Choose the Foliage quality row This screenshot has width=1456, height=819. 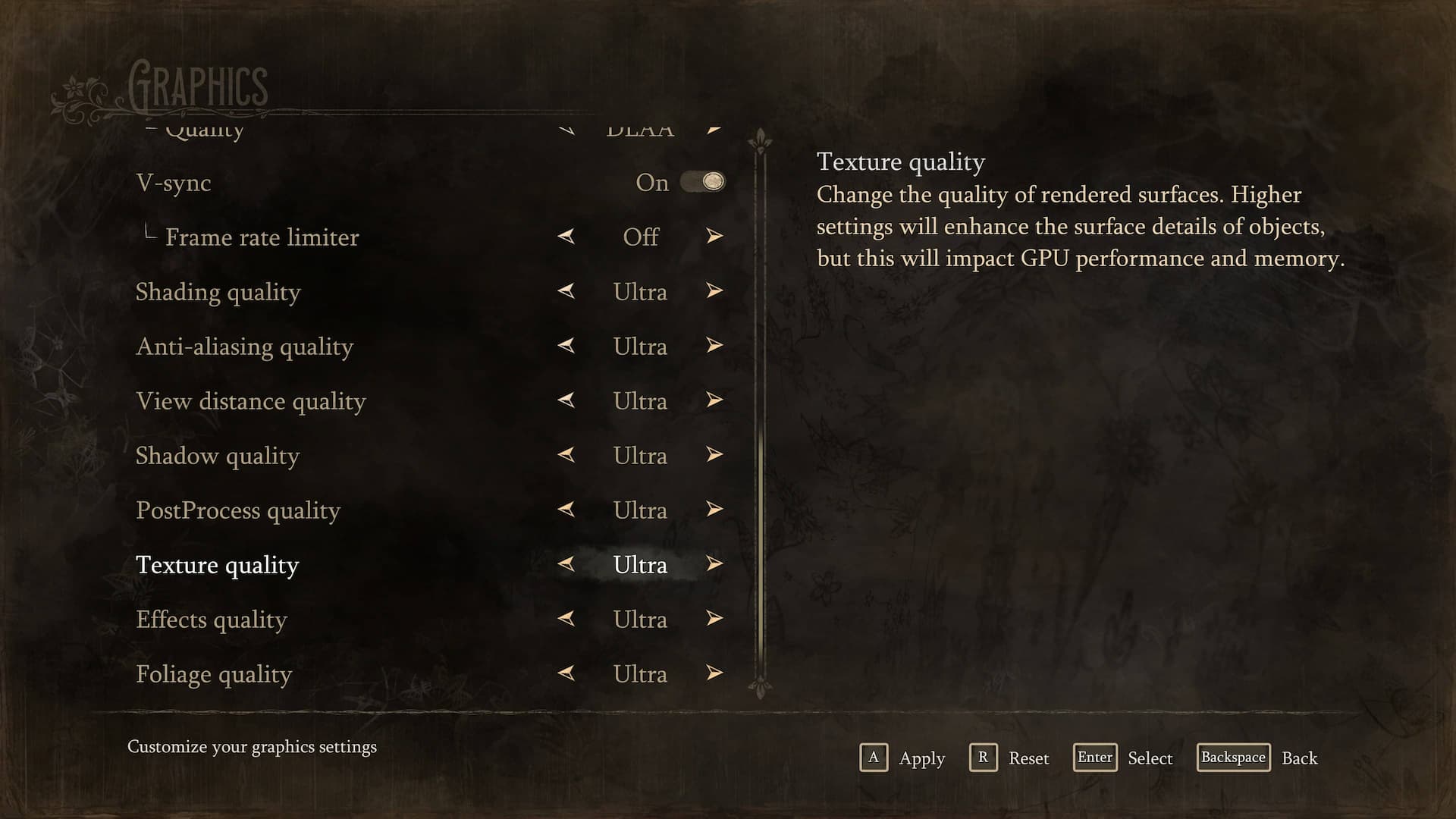click(214, 674)
